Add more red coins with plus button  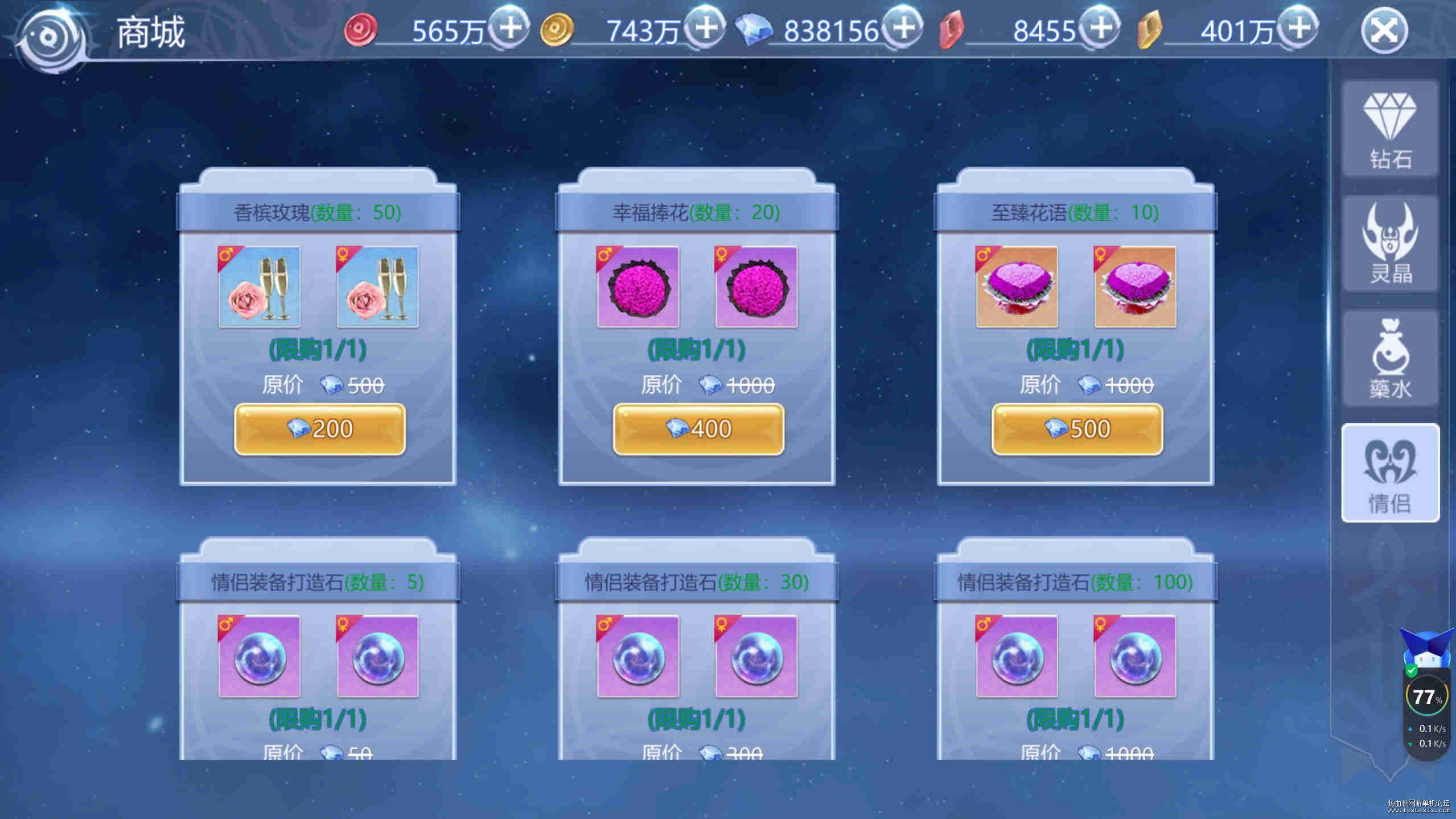pyautogui.click(x=509, y=27)
